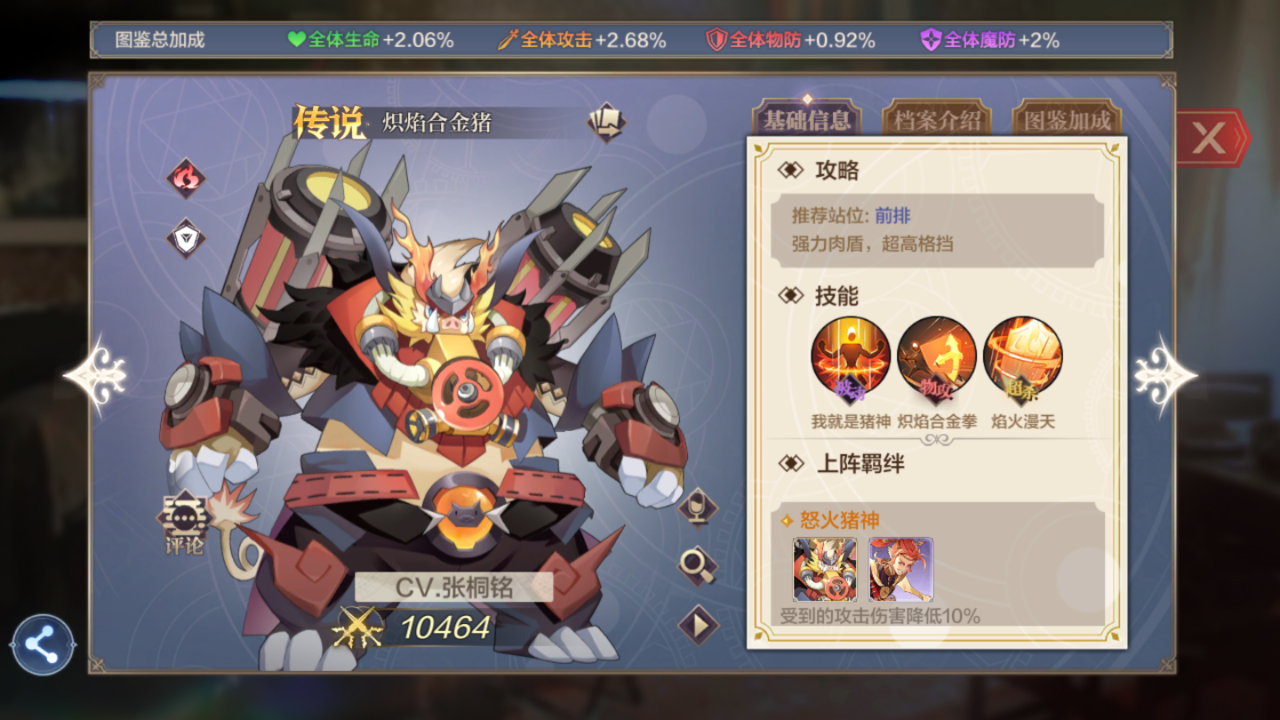Go to the previous hero with left arrow

pyautogui.click(x=97, y=375)
